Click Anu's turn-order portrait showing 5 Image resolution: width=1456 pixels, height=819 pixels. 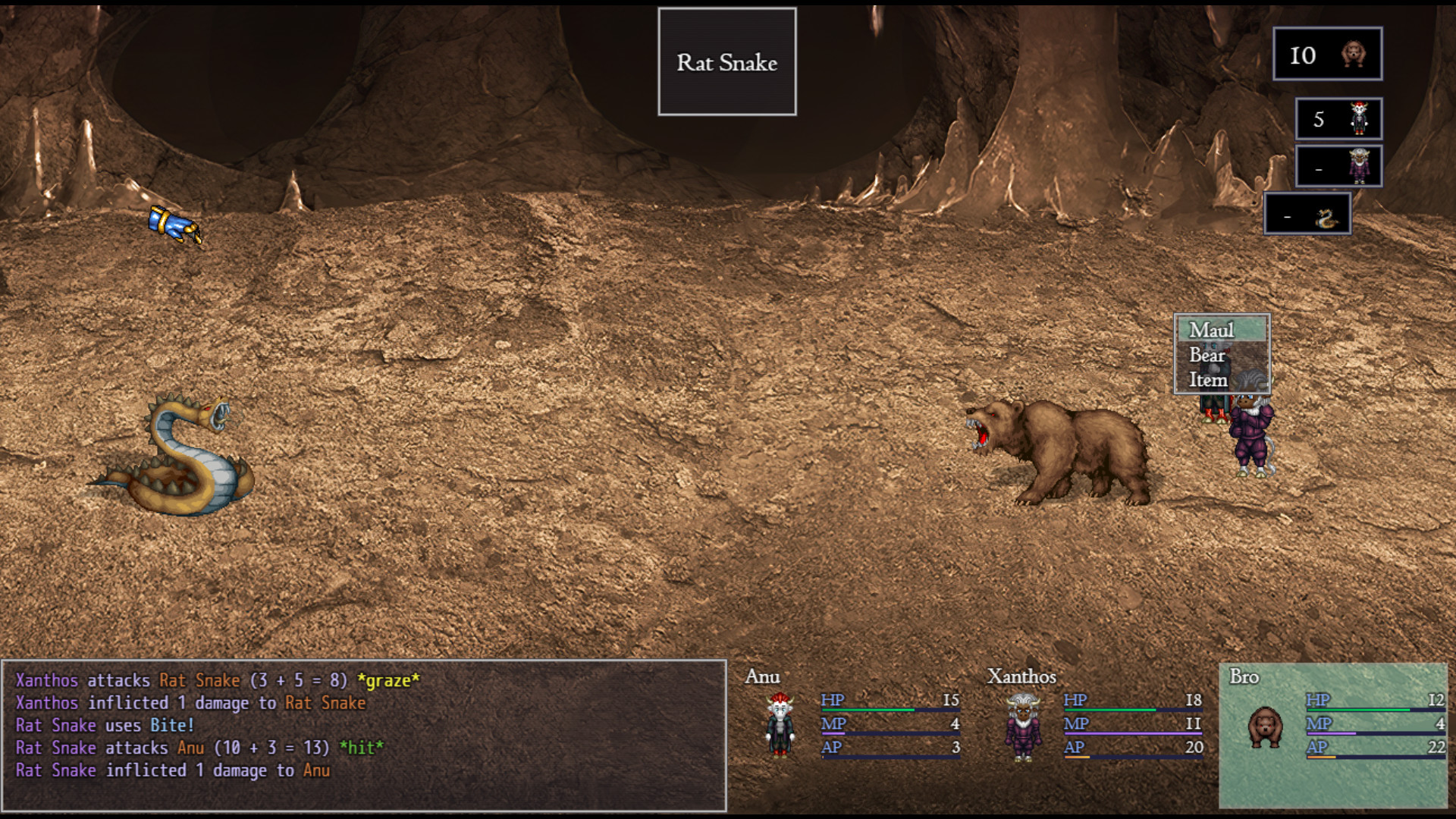coord(1338,118)
